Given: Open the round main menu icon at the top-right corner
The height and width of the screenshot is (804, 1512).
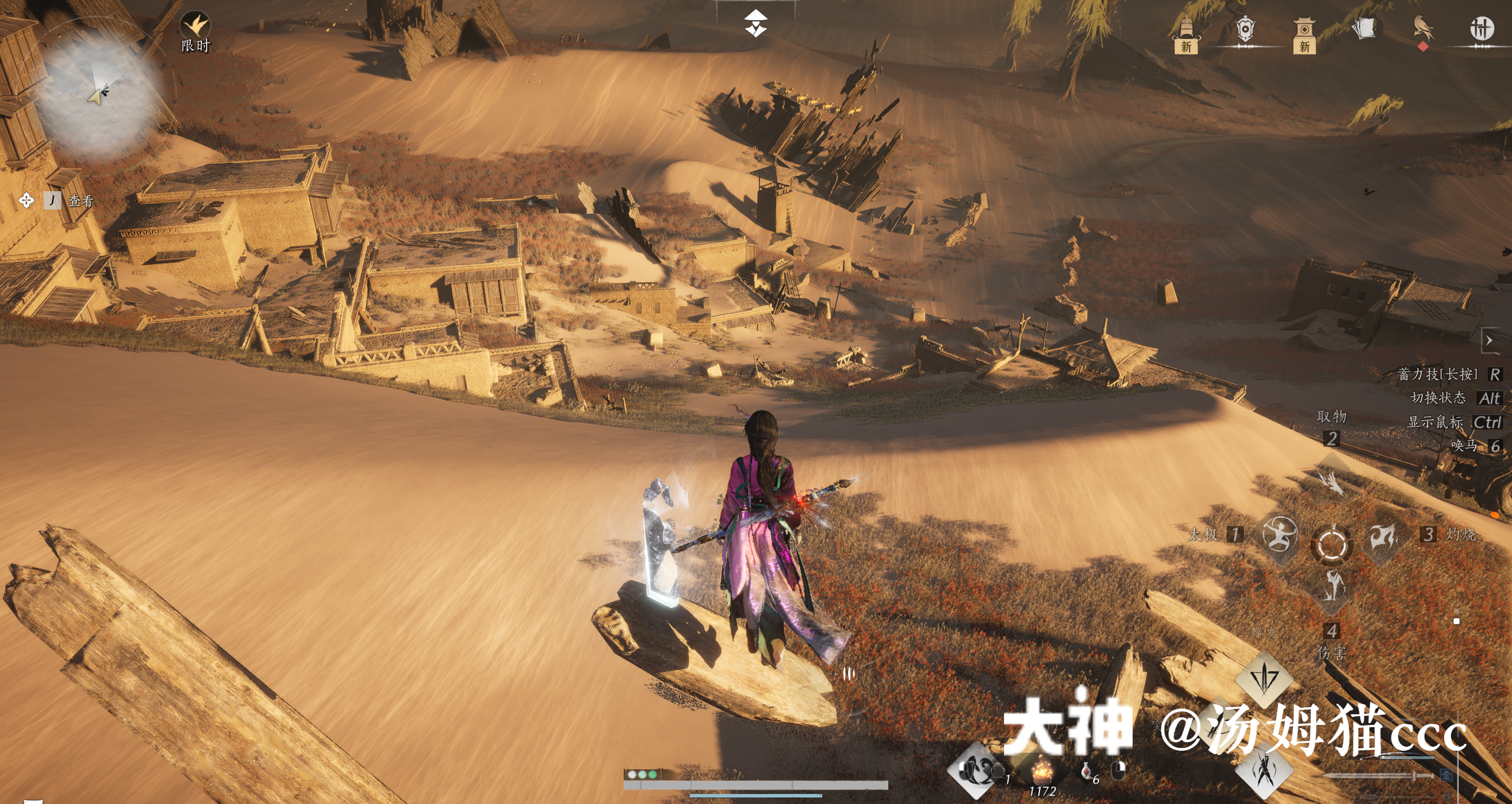Looking at the screenshot, I should [1481, 28].
